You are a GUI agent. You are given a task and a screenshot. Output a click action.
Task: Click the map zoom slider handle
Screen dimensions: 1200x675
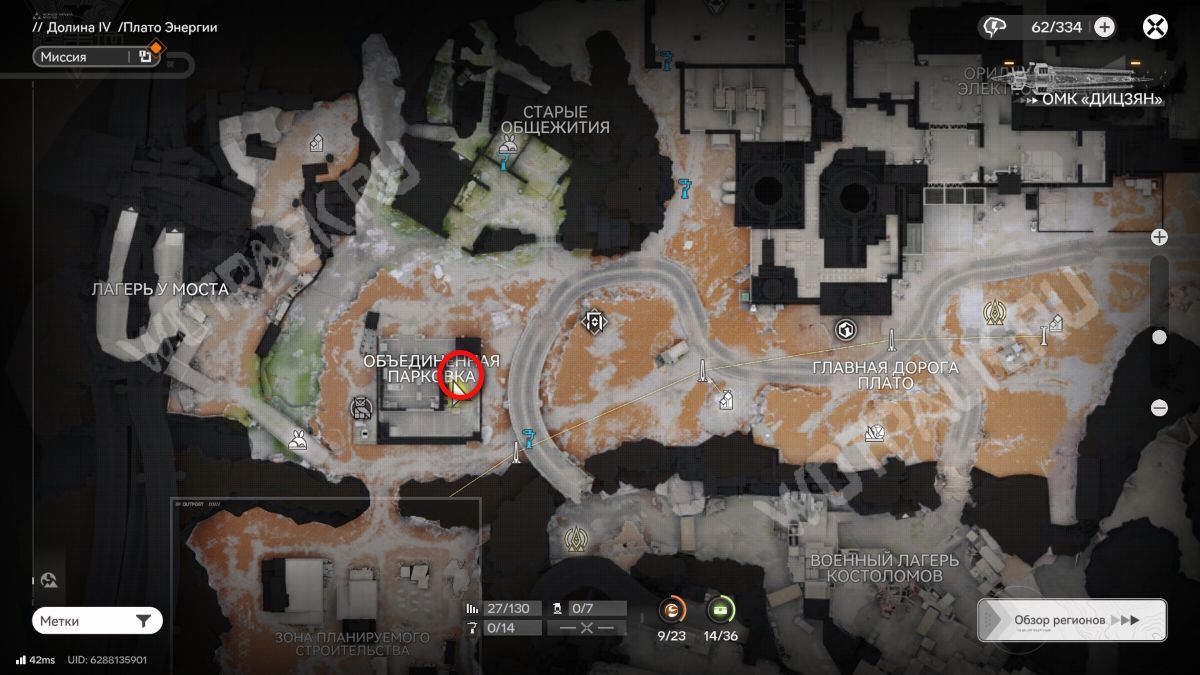click(1159, 337)
